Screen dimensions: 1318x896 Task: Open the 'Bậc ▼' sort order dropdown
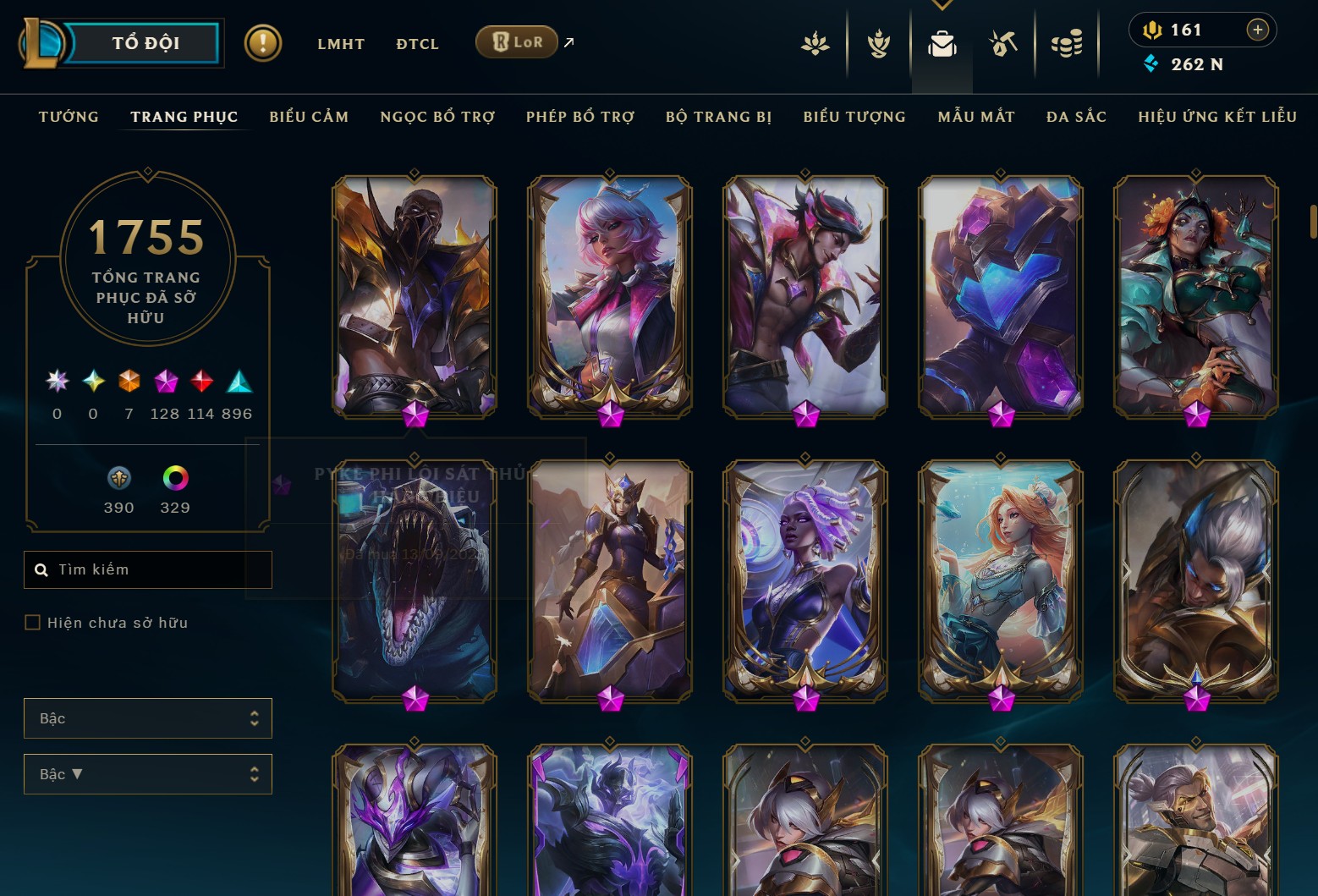(x=148, y=773)
